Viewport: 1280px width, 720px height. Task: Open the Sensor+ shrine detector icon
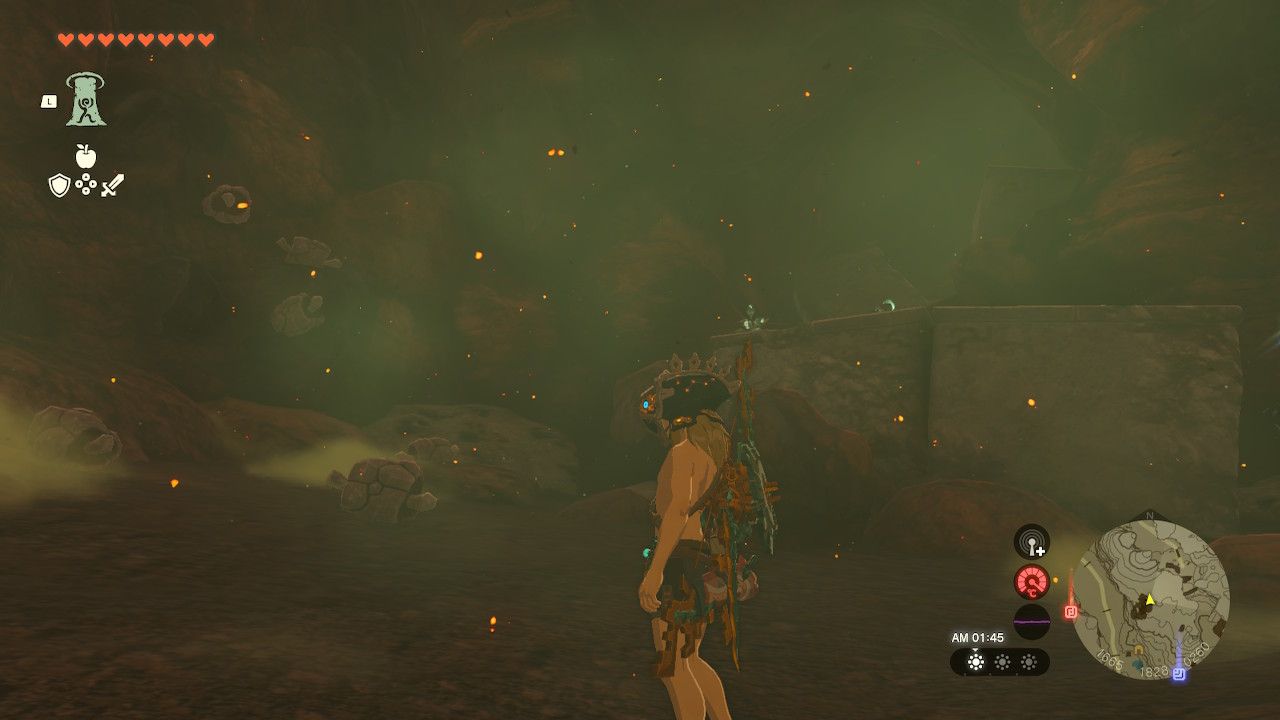tap(1032, 542)
